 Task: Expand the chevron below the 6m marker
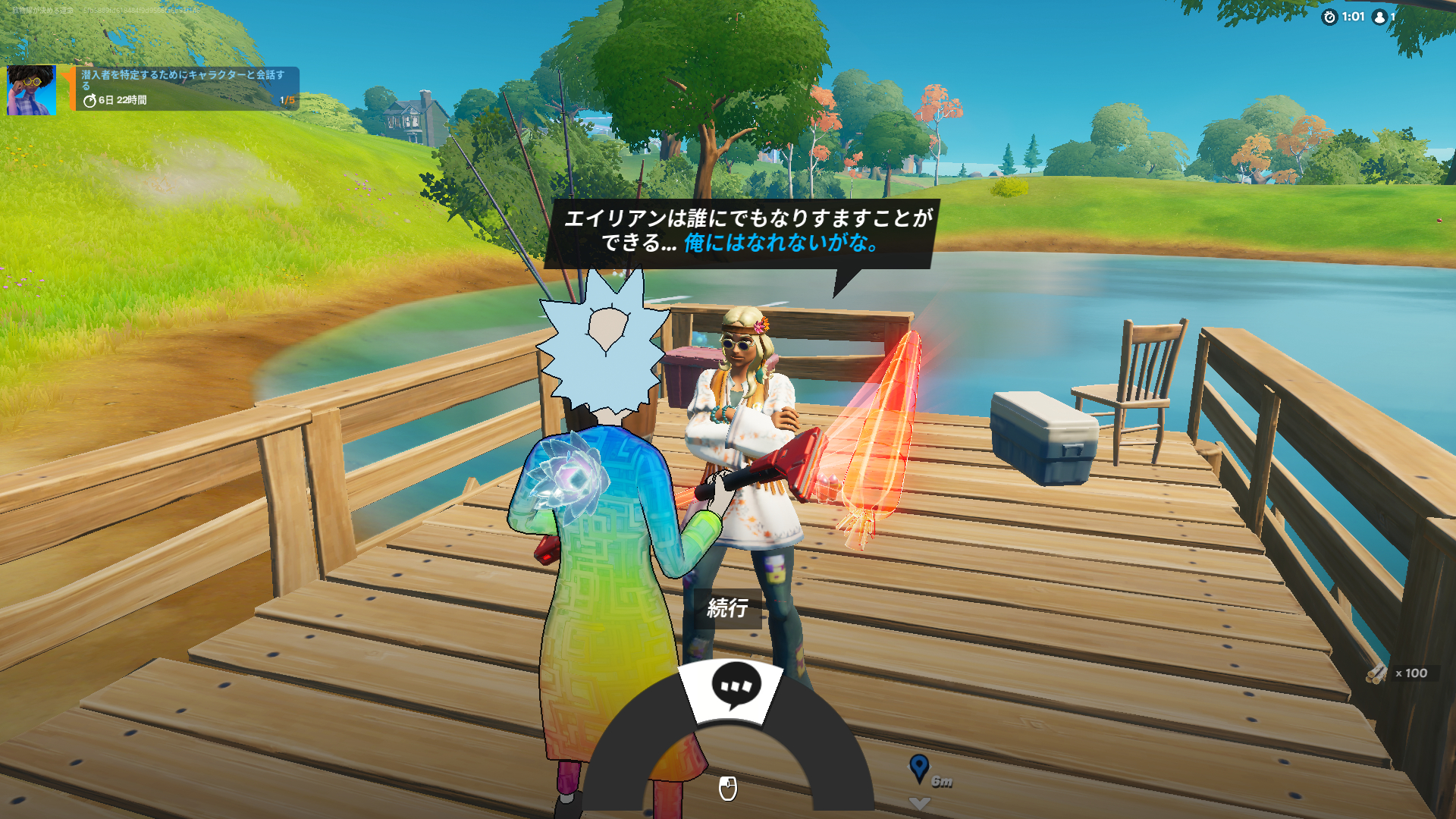coord(920,804)
